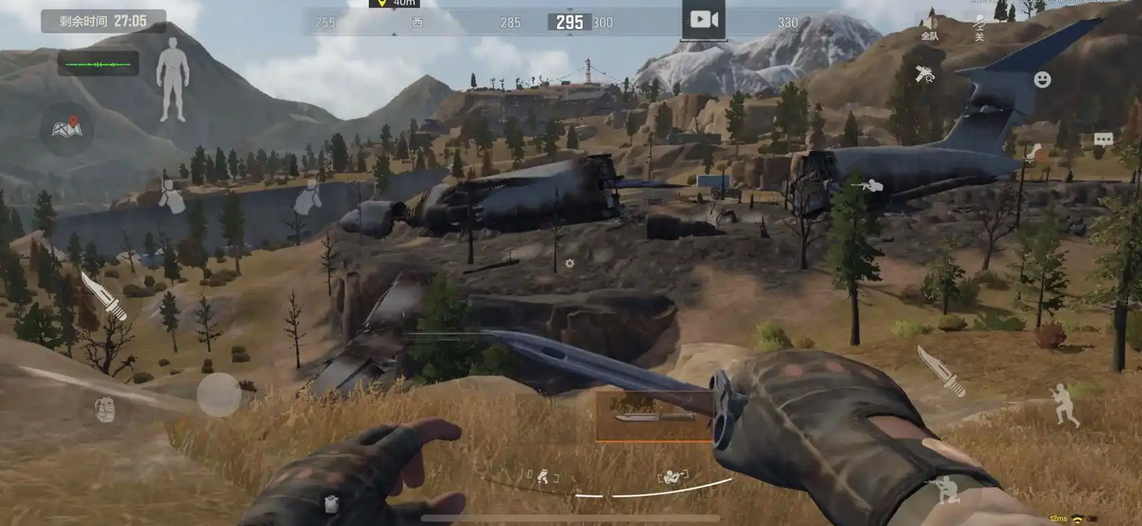The width and height of the screenshot is (1142, 526).
Task: Tap the movement joystick circle
Action: [x=218, y=395]
